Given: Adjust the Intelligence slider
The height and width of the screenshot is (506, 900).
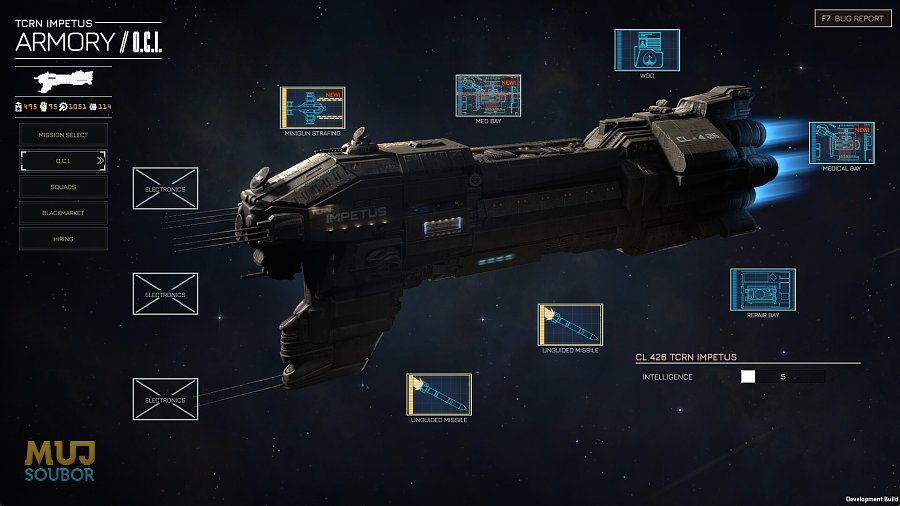Looking at the screenshot, I should (749, 377).
